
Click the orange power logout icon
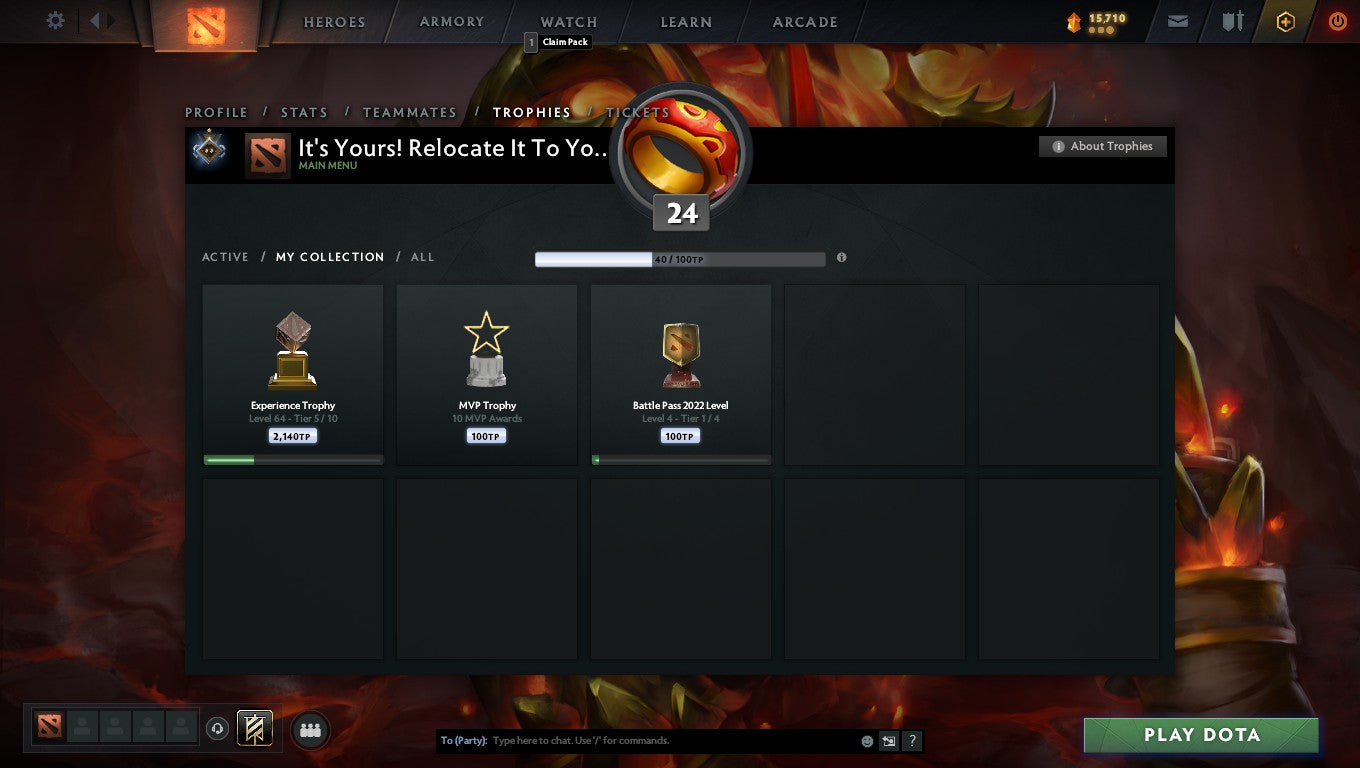coord(1338,20)
